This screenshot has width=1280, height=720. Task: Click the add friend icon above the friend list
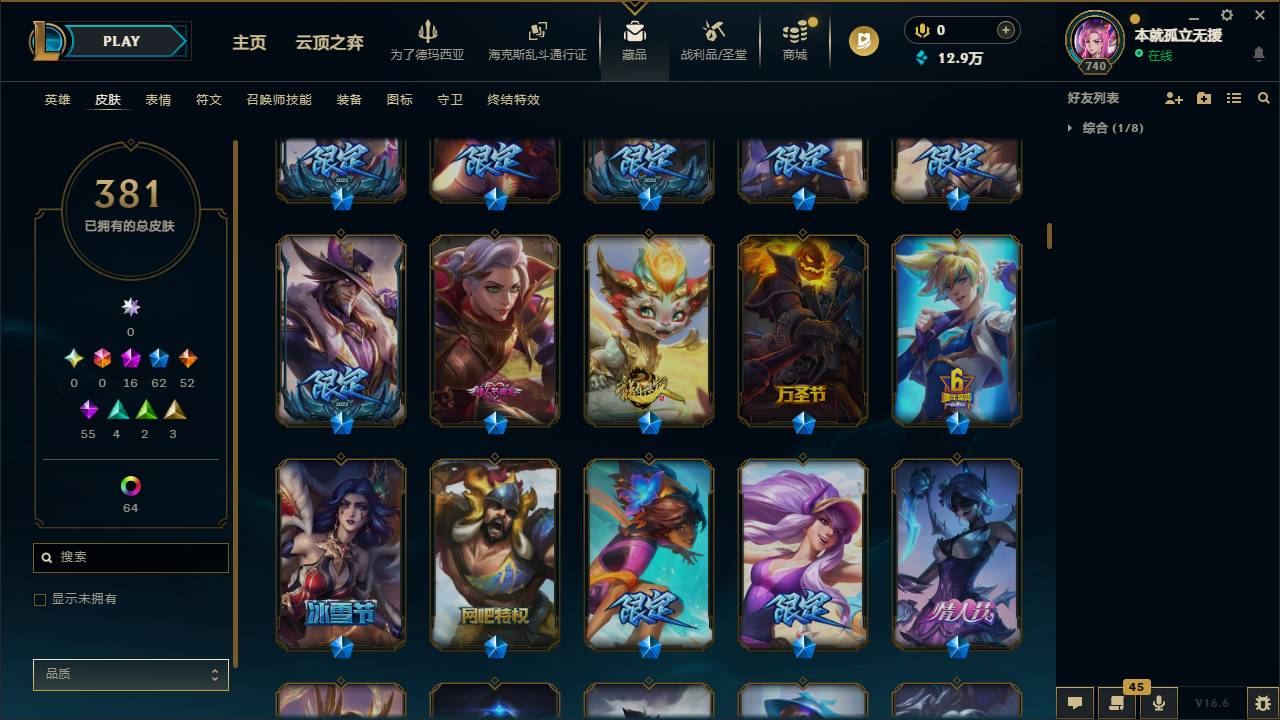(x=1174, y=97)
